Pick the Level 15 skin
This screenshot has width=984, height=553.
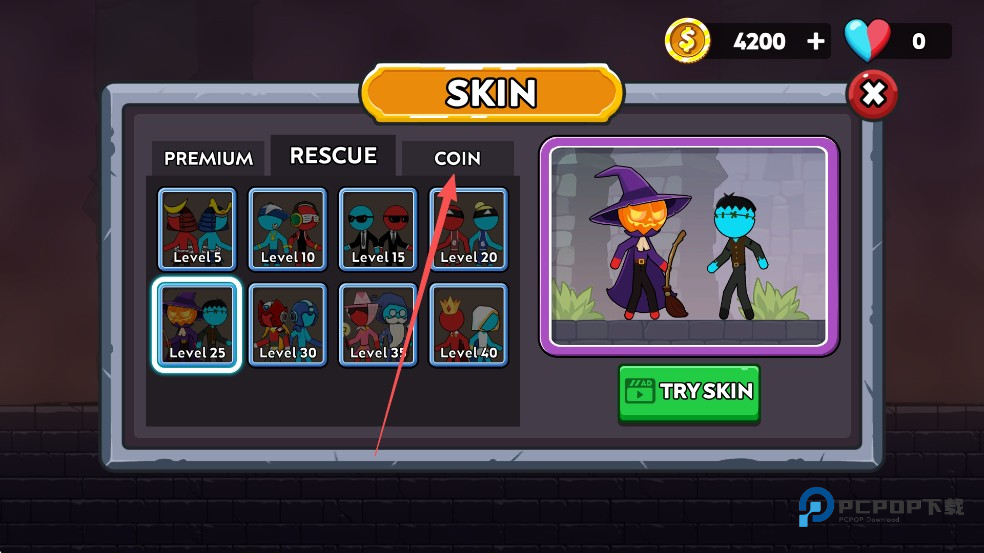coord(378,229)
